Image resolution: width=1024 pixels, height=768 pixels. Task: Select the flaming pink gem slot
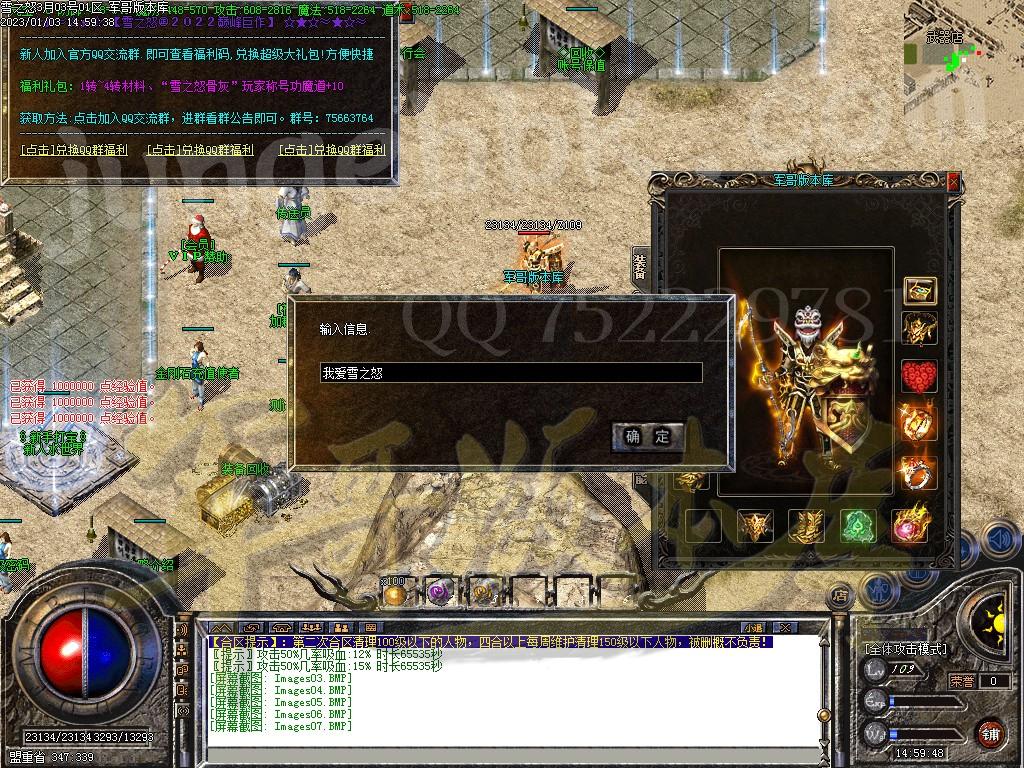pyautogui.click(x=911, y=525)
